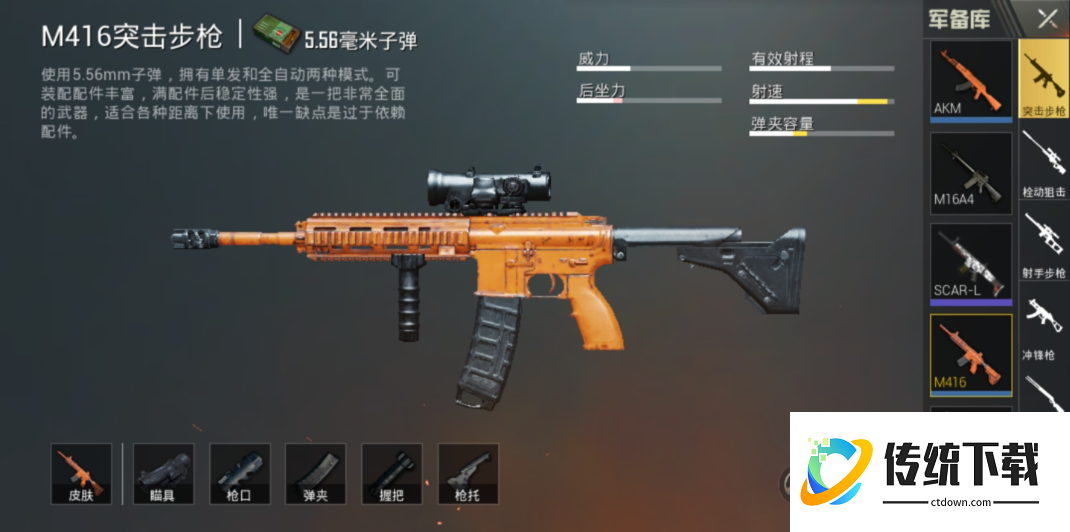Choose the 枪口 muzzle attachment slot
This screenshot has height=532, width=1070.
(x=240, y=473)
